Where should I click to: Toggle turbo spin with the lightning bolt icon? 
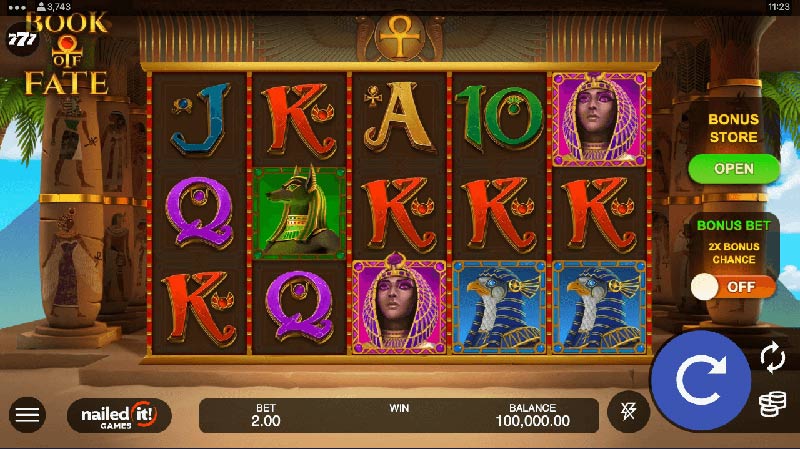629,411
